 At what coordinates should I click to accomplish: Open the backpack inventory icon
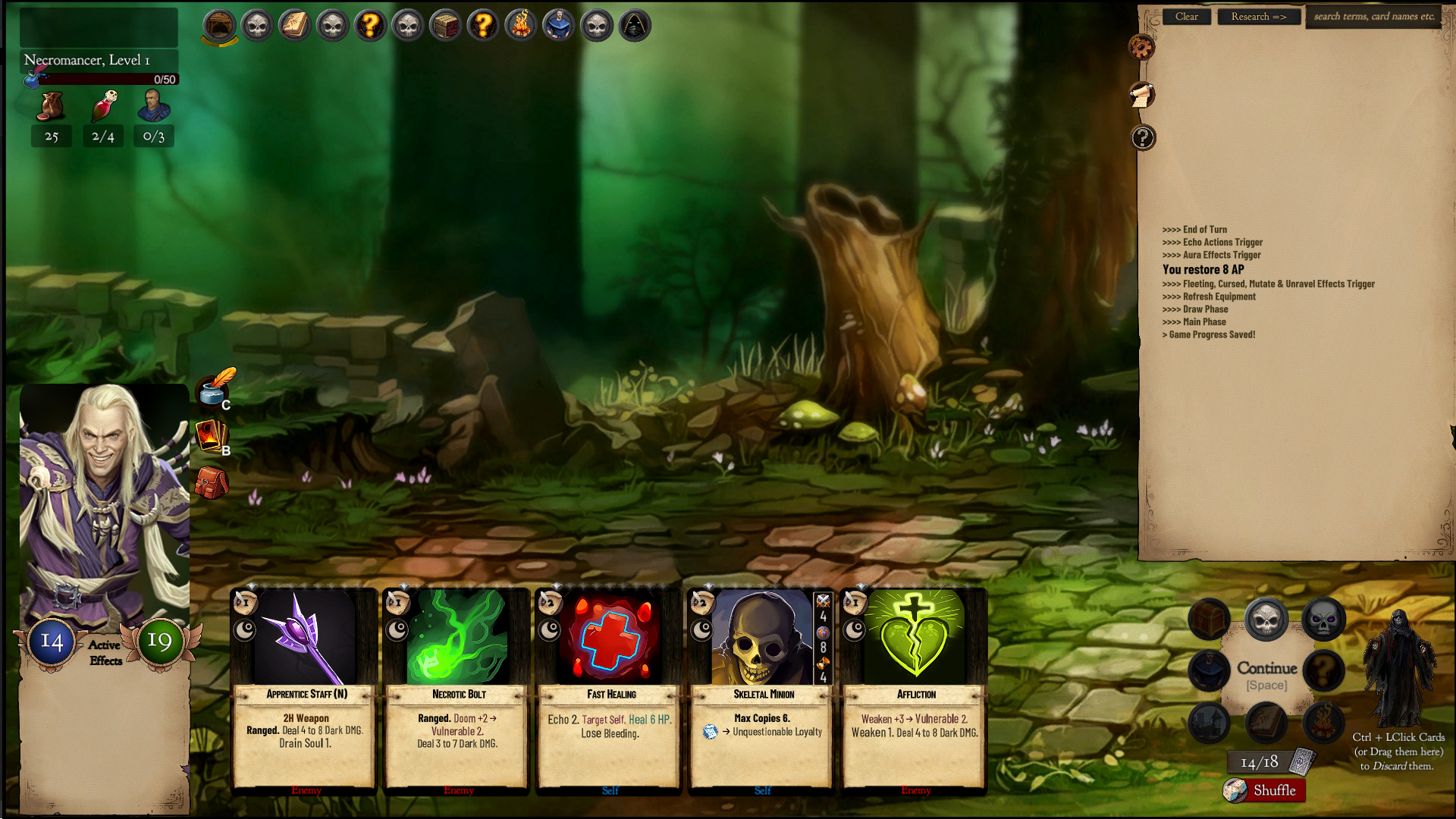[211, 483]
